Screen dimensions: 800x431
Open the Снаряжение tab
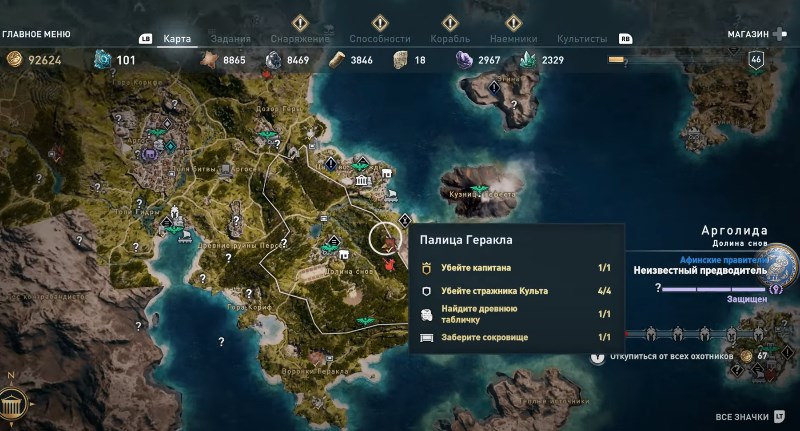(x=300, y=39)
